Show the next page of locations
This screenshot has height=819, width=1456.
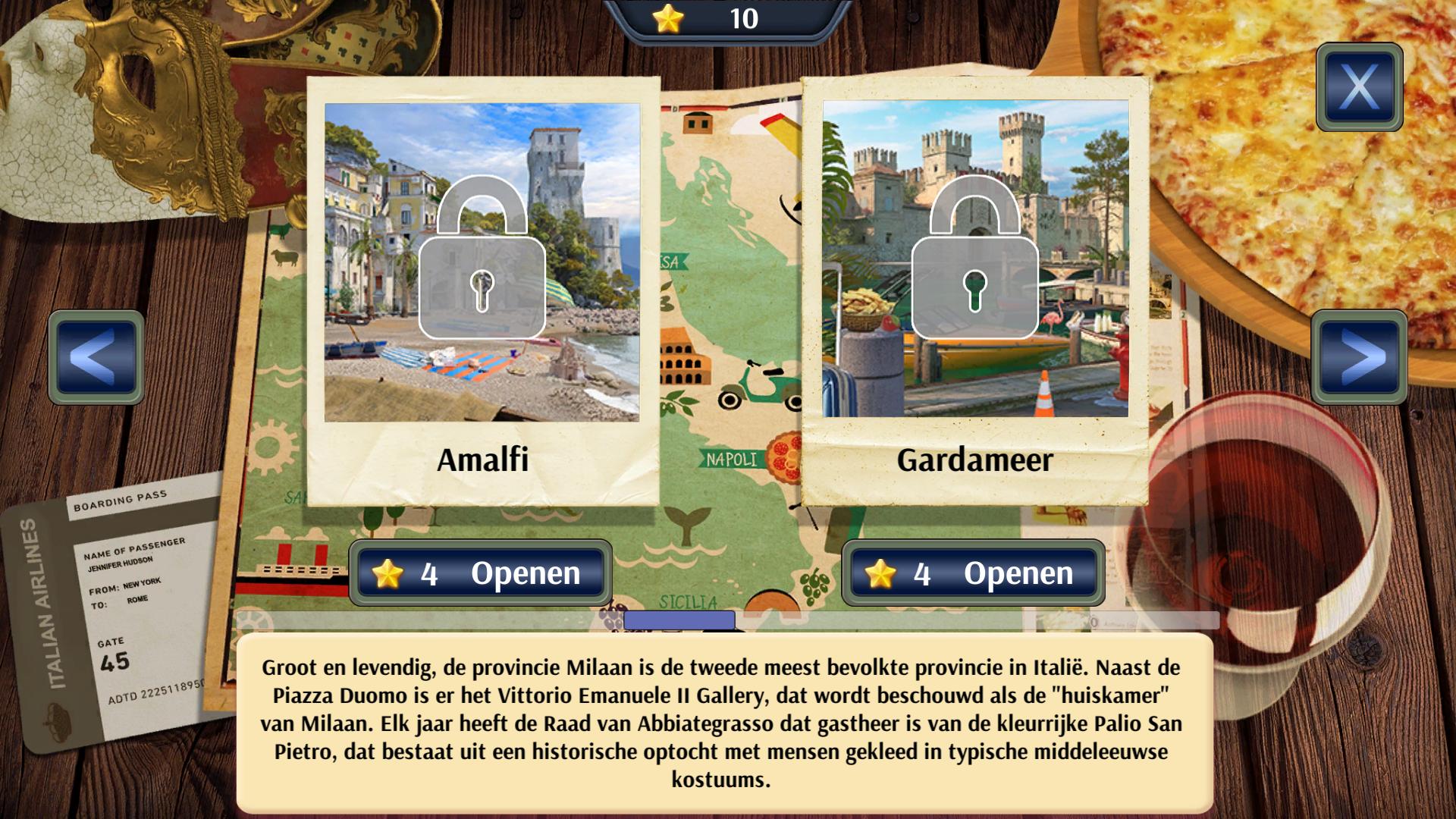pos(1359,357)
